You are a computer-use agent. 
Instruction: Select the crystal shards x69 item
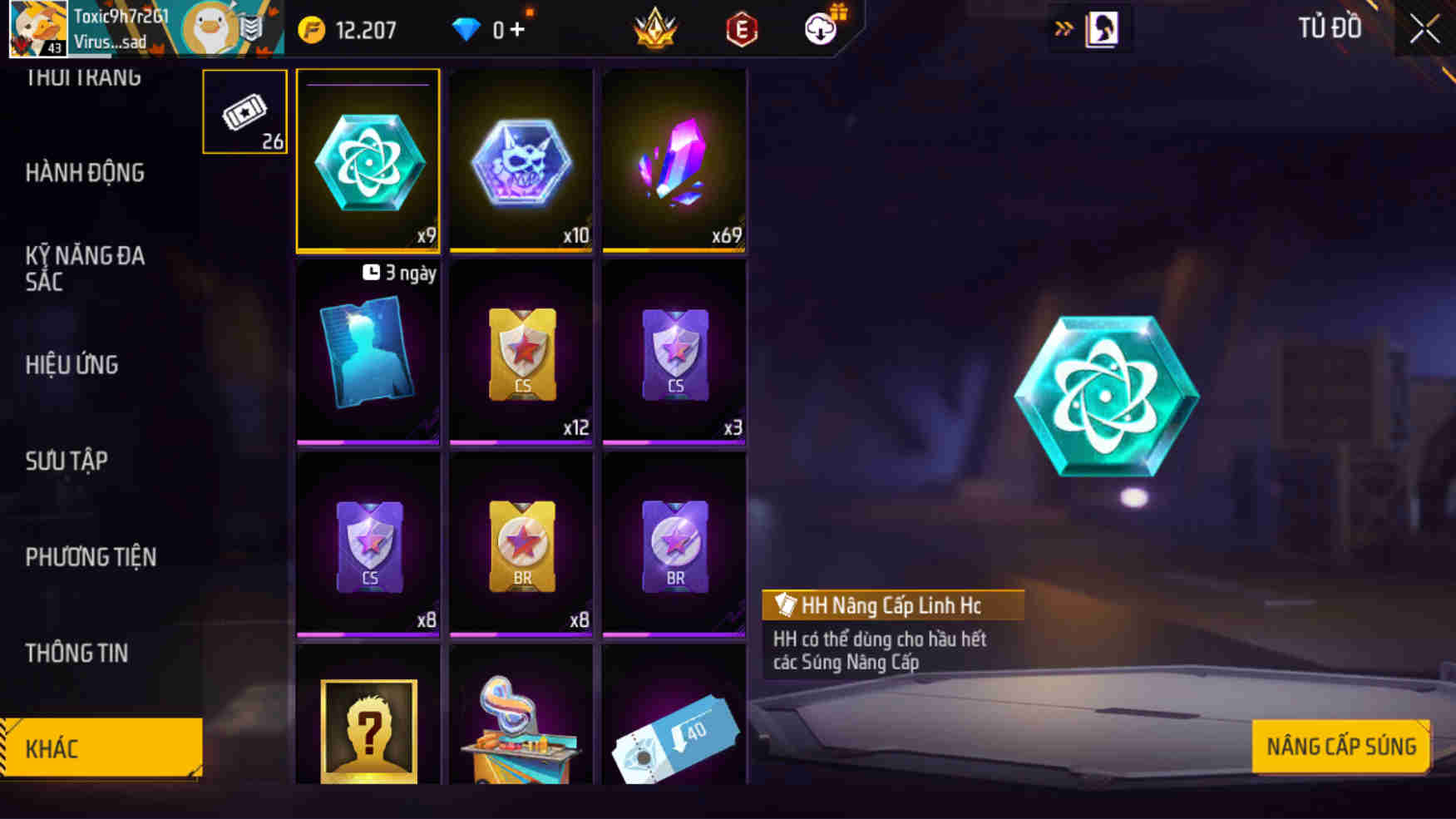pyautogui.click(x=674, y=160)
